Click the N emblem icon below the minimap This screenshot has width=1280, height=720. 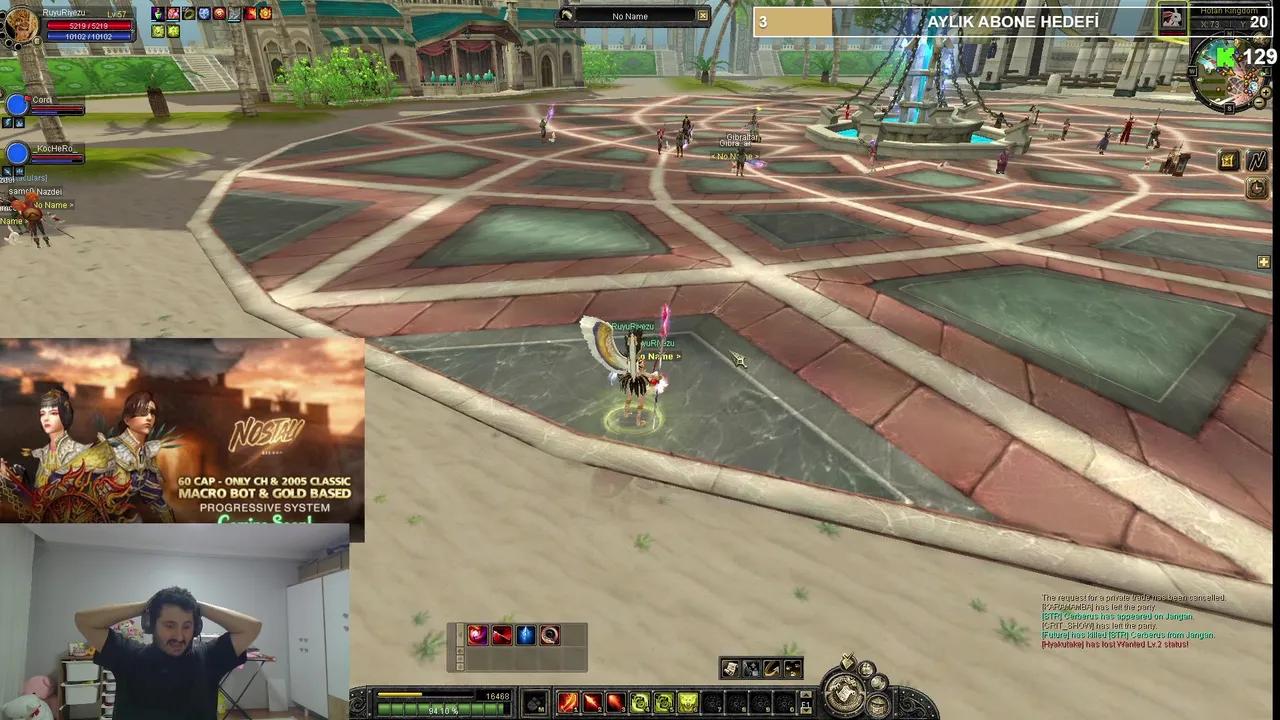coord(1257,161)
